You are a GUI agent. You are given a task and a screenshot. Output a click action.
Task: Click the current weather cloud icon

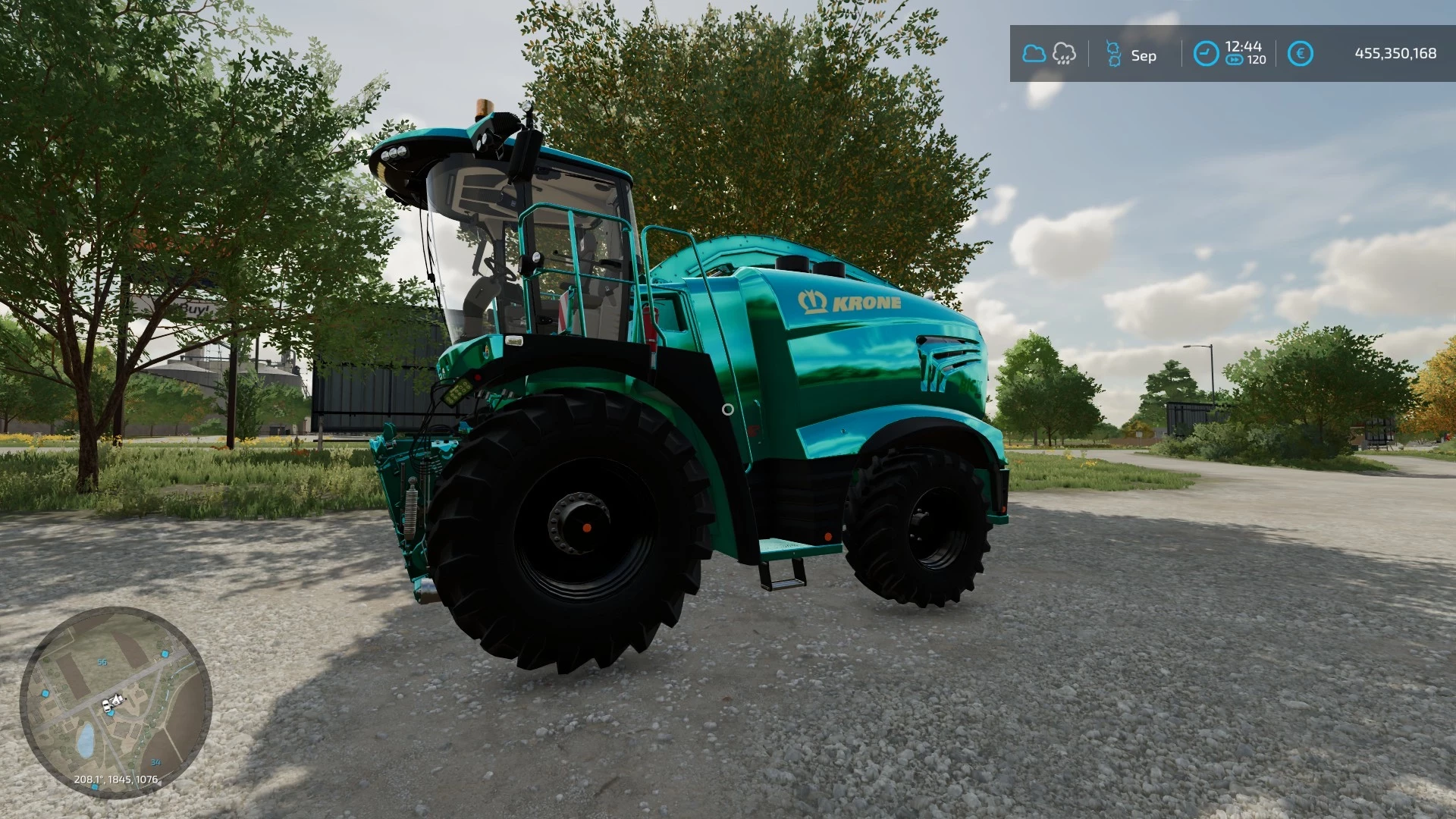(x=1033, y=53)
